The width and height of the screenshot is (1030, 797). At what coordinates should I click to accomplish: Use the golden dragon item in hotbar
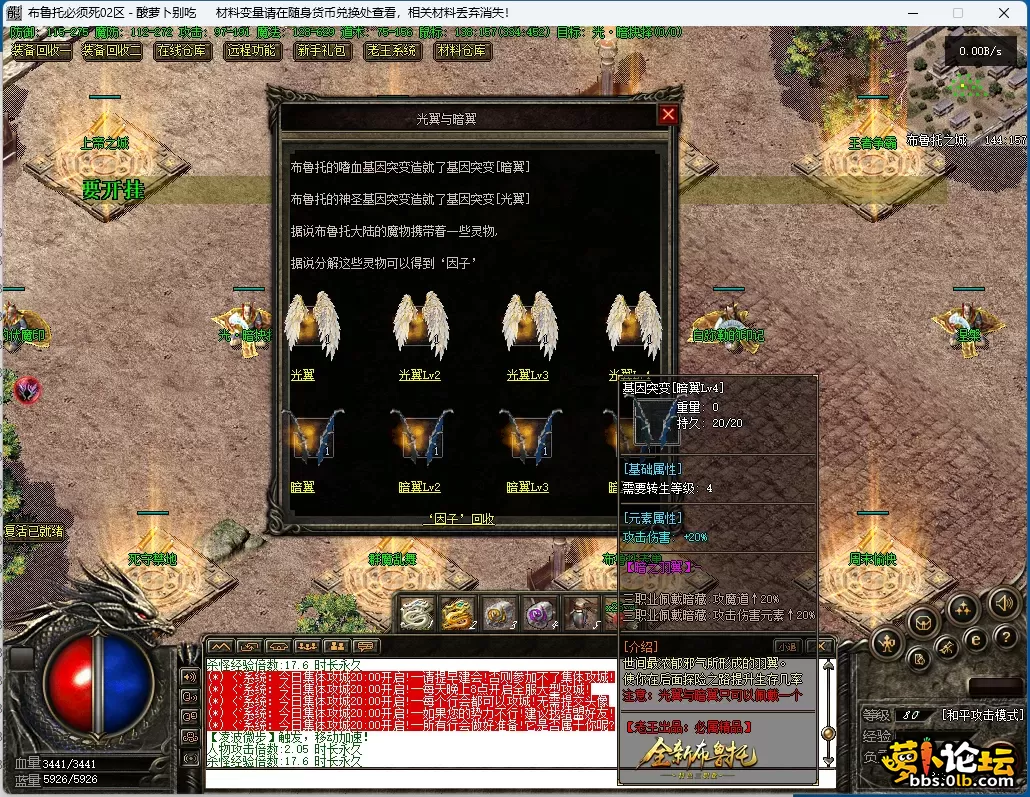point(457,613)
